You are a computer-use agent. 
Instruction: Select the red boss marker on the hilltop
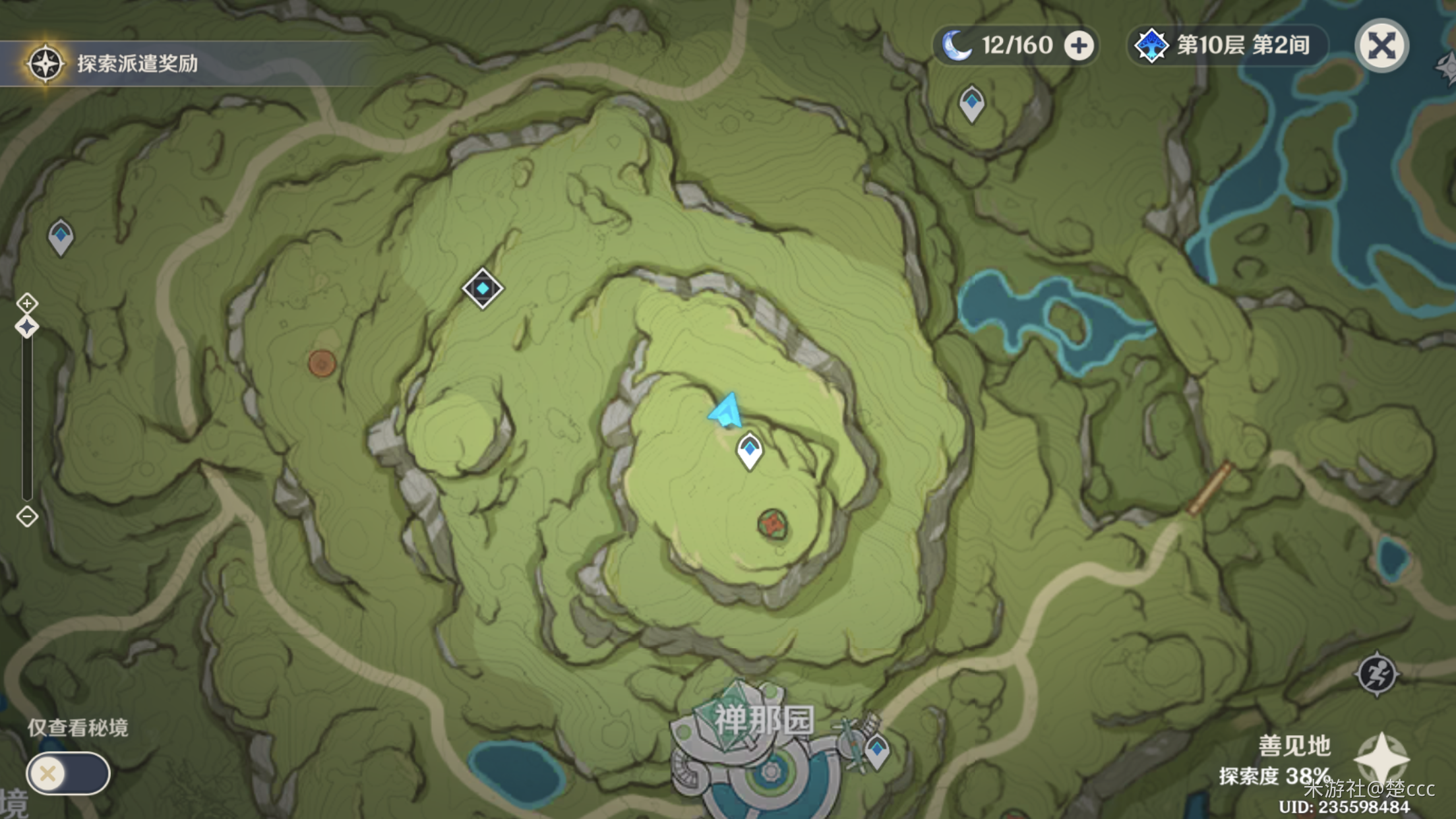pos(772,524)
